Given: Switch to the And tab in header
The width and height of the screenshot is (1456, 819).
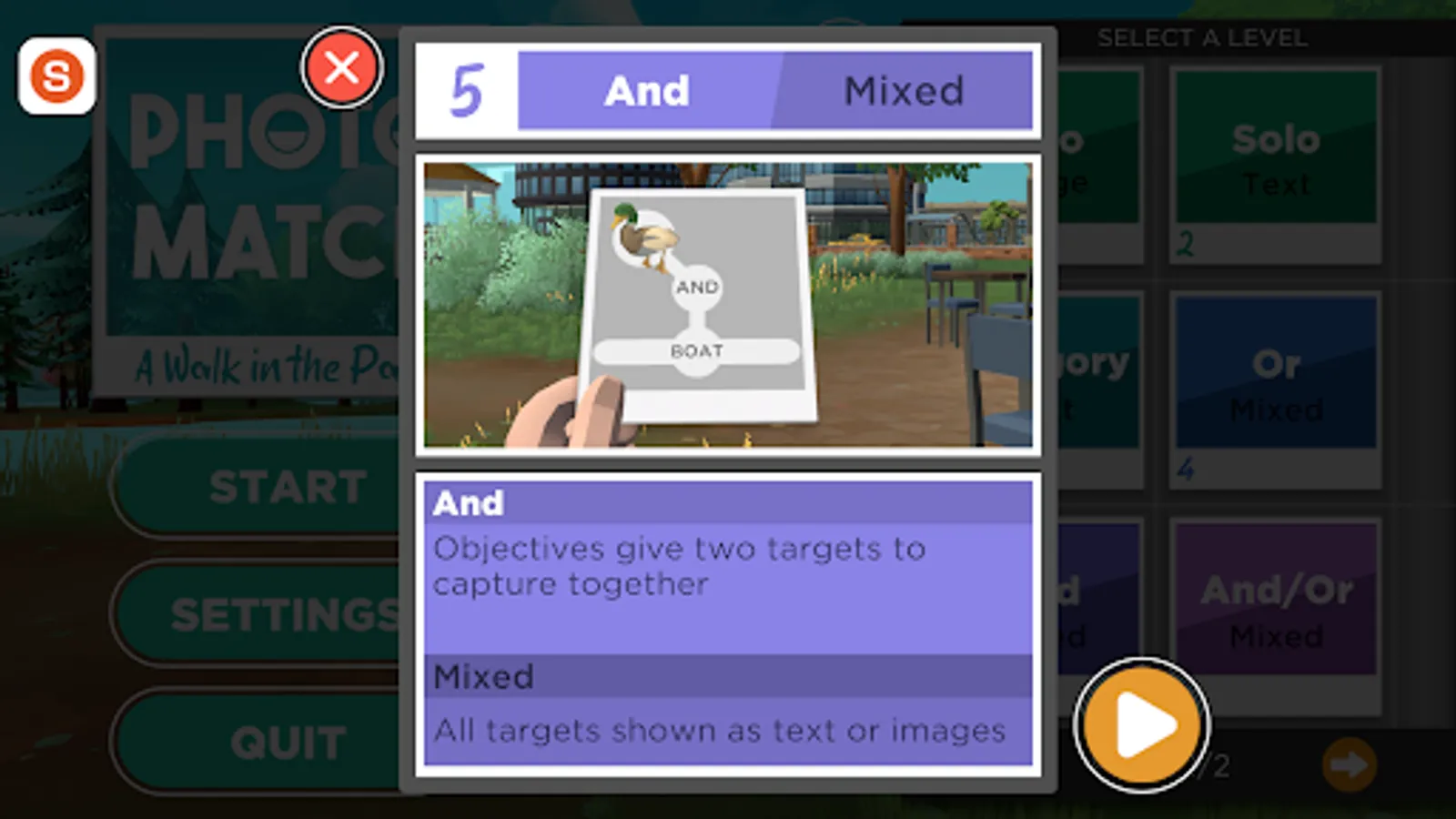Looking at the screenshot, I should click(646, 90).
